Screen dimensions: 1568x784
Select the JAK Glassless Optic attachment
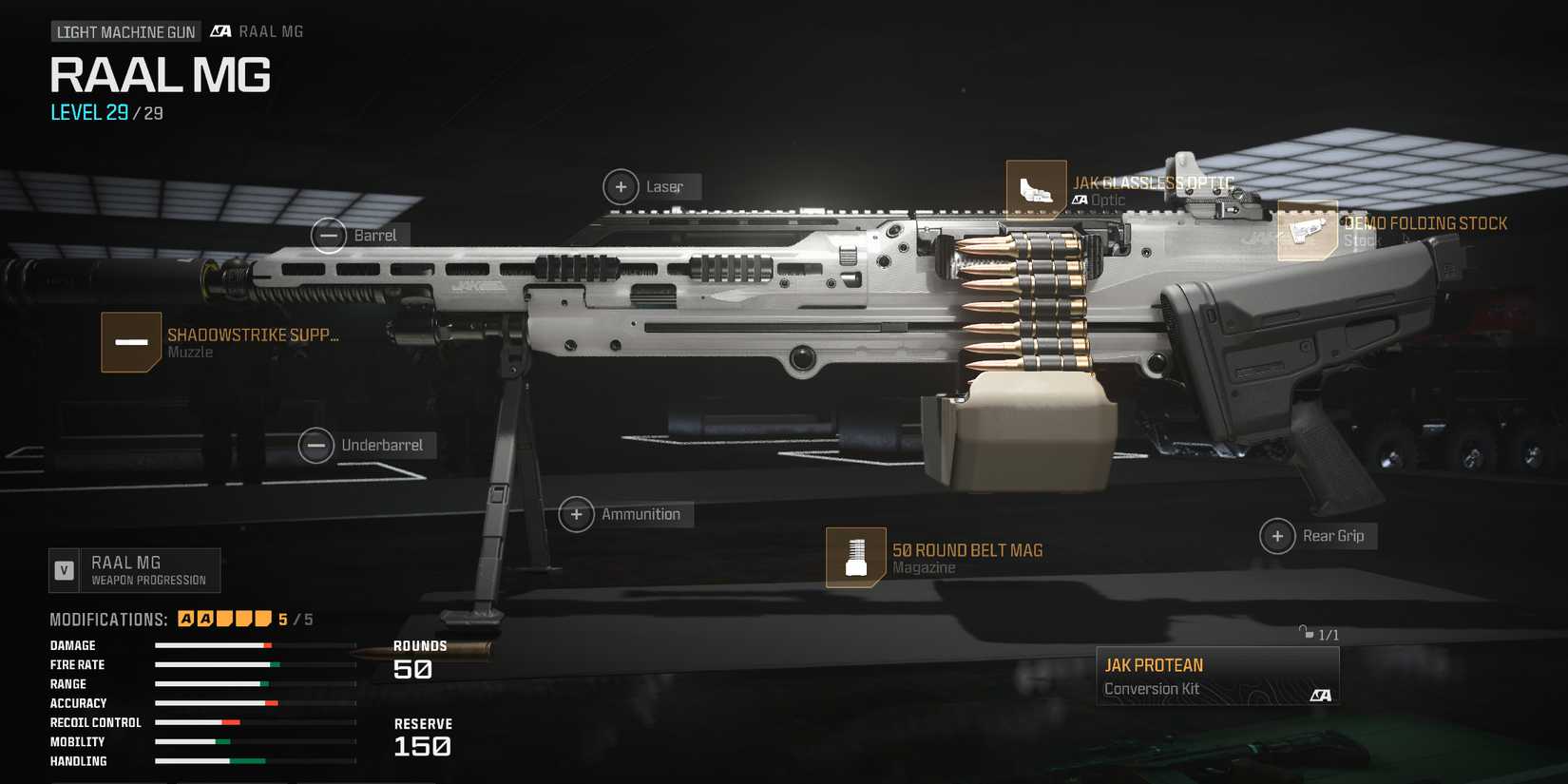coord(1037,190)
